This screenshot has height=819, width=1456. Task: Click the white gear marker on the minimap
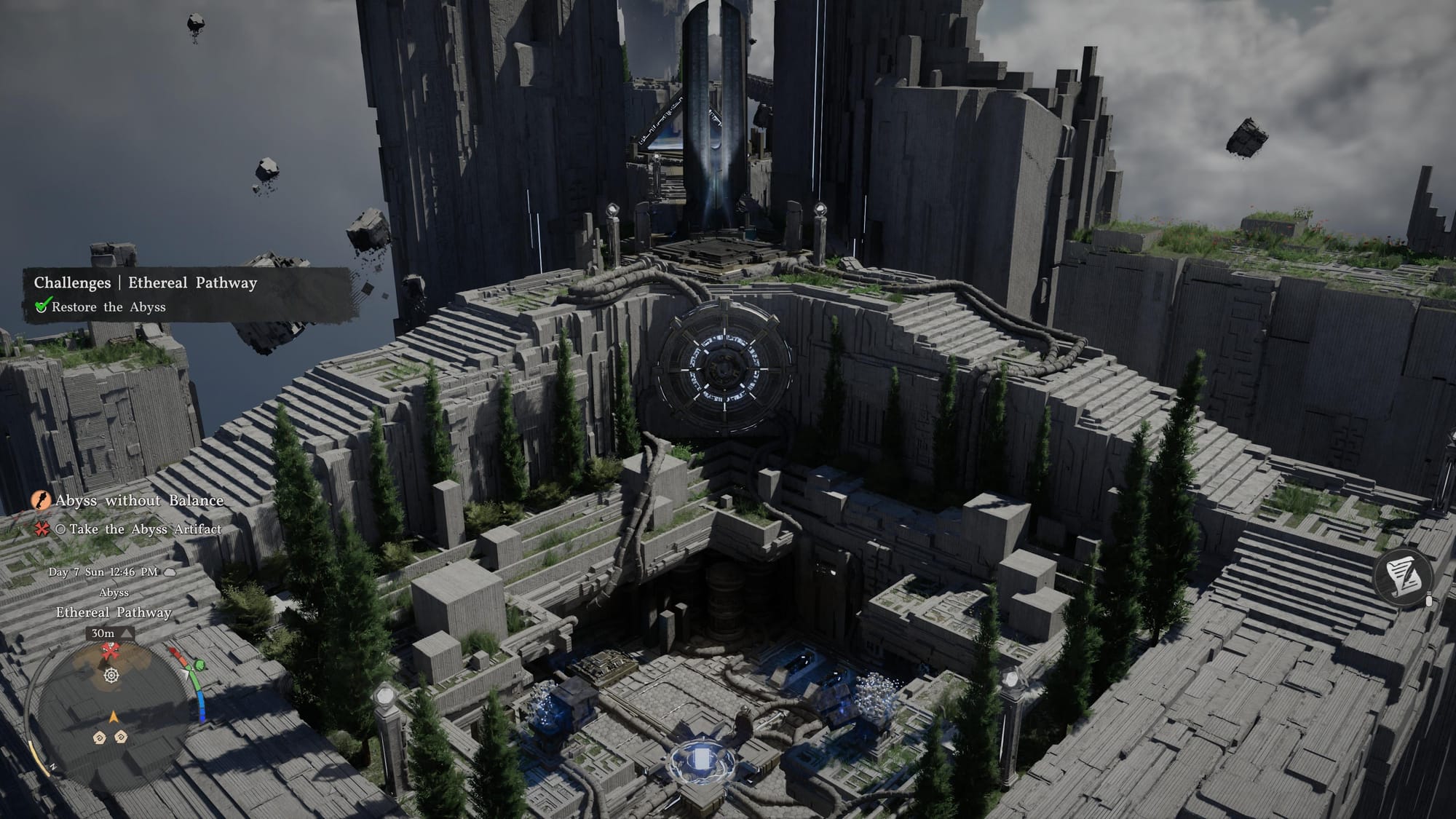tap(111, 676)
